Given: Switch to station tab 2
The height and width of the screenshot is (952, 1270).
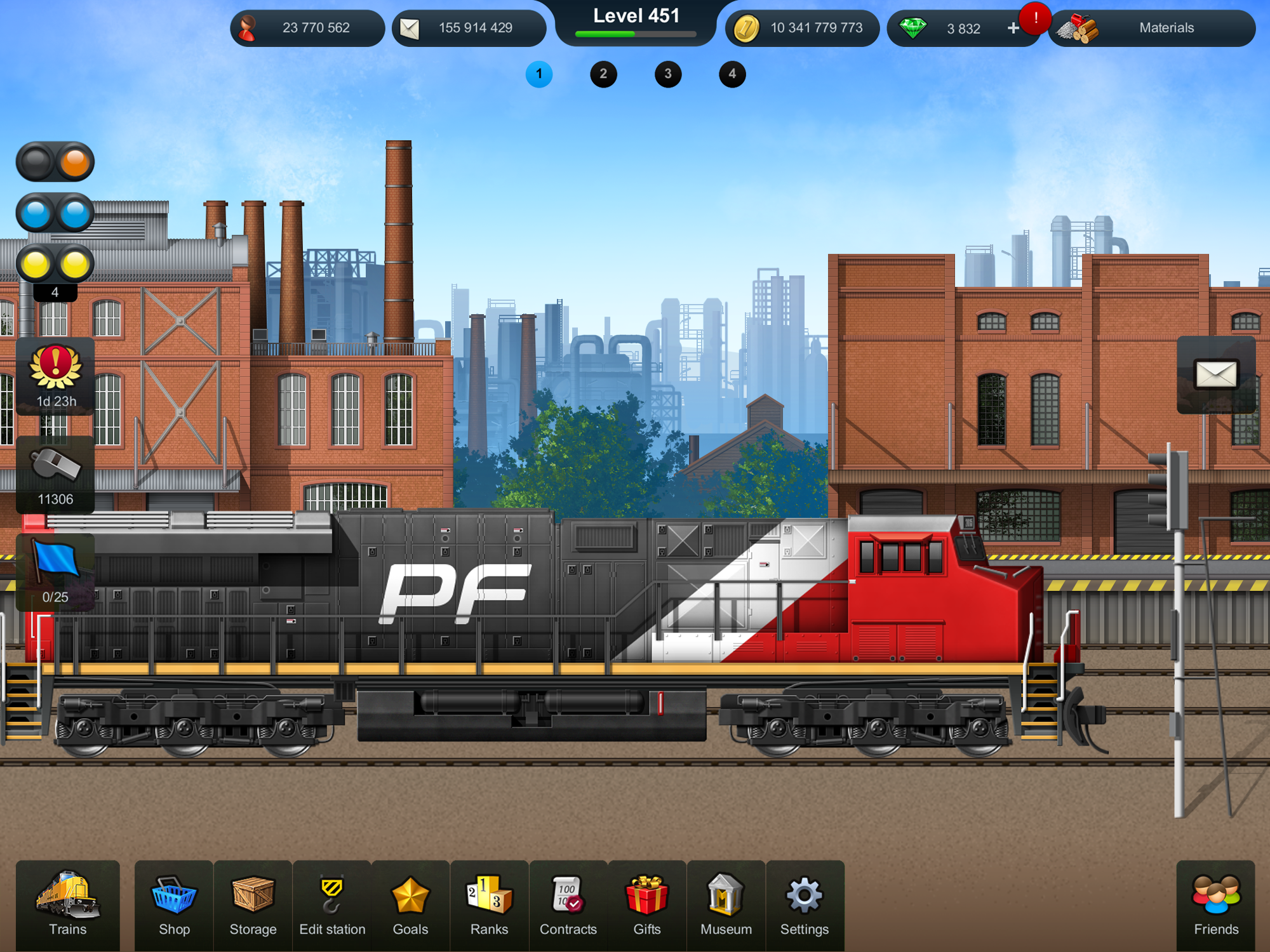Looking at the screenshot, I should 603,74.
